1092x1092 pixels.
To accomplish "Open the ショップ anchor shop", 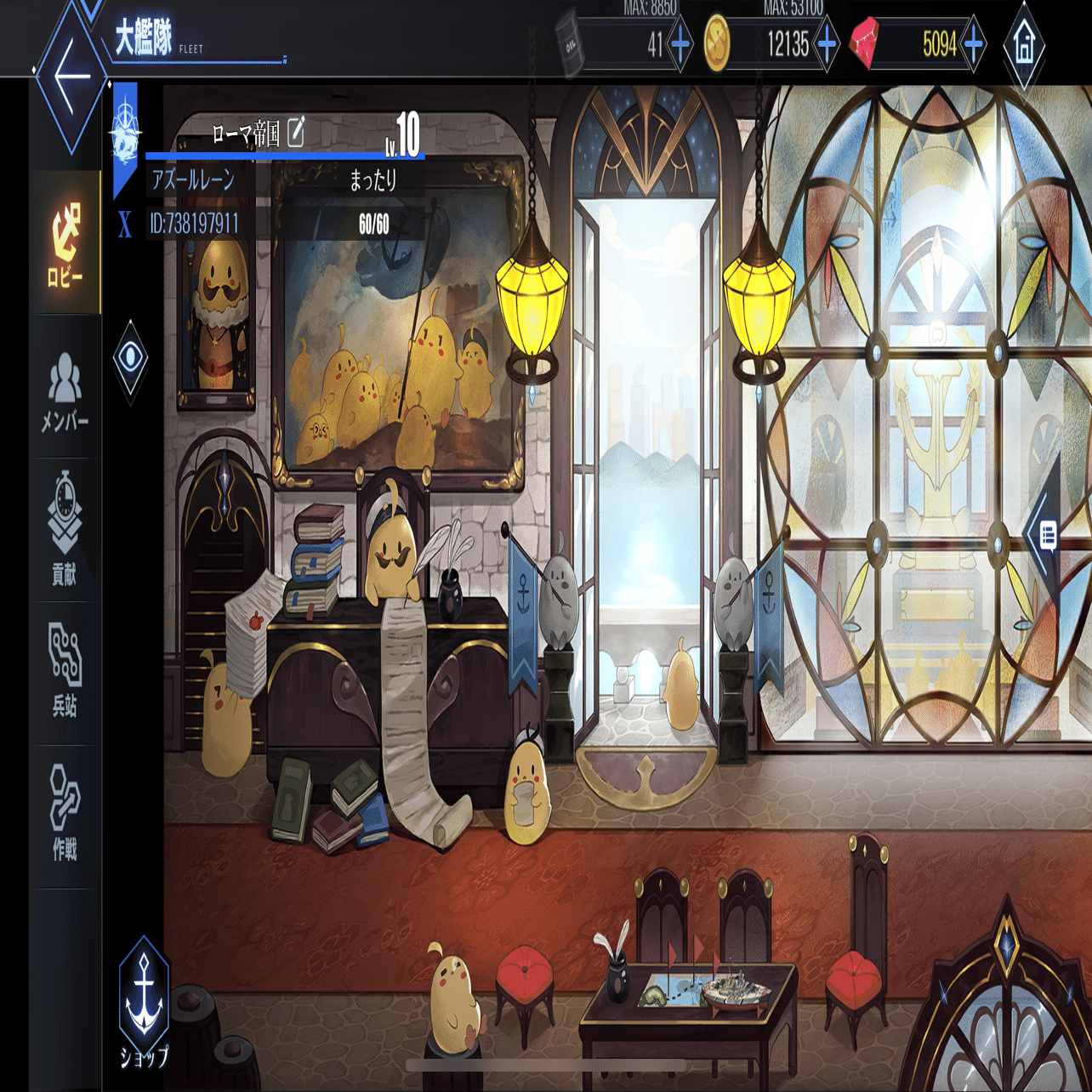I will point(145,1004).
